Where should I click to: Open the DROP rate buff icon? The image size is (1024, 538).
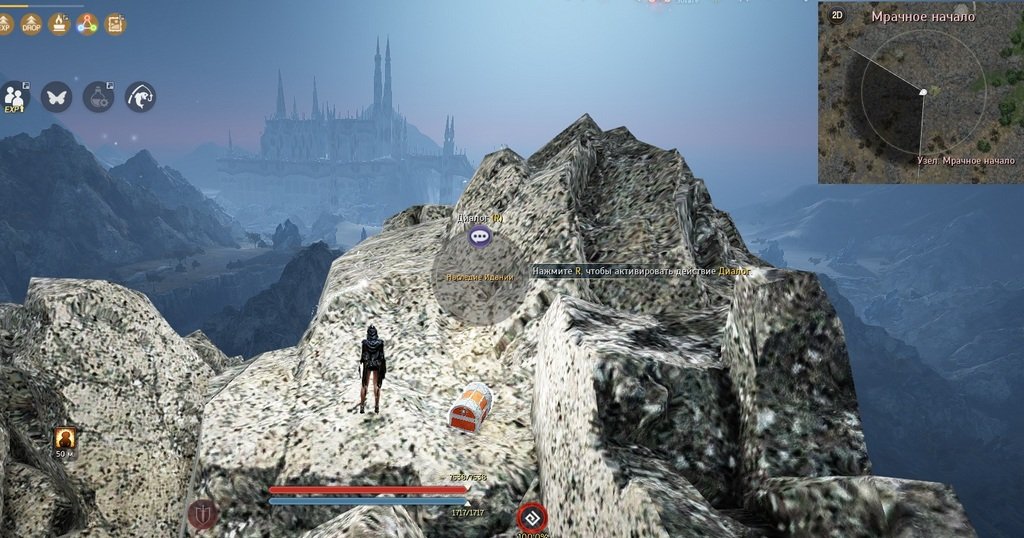31,22
